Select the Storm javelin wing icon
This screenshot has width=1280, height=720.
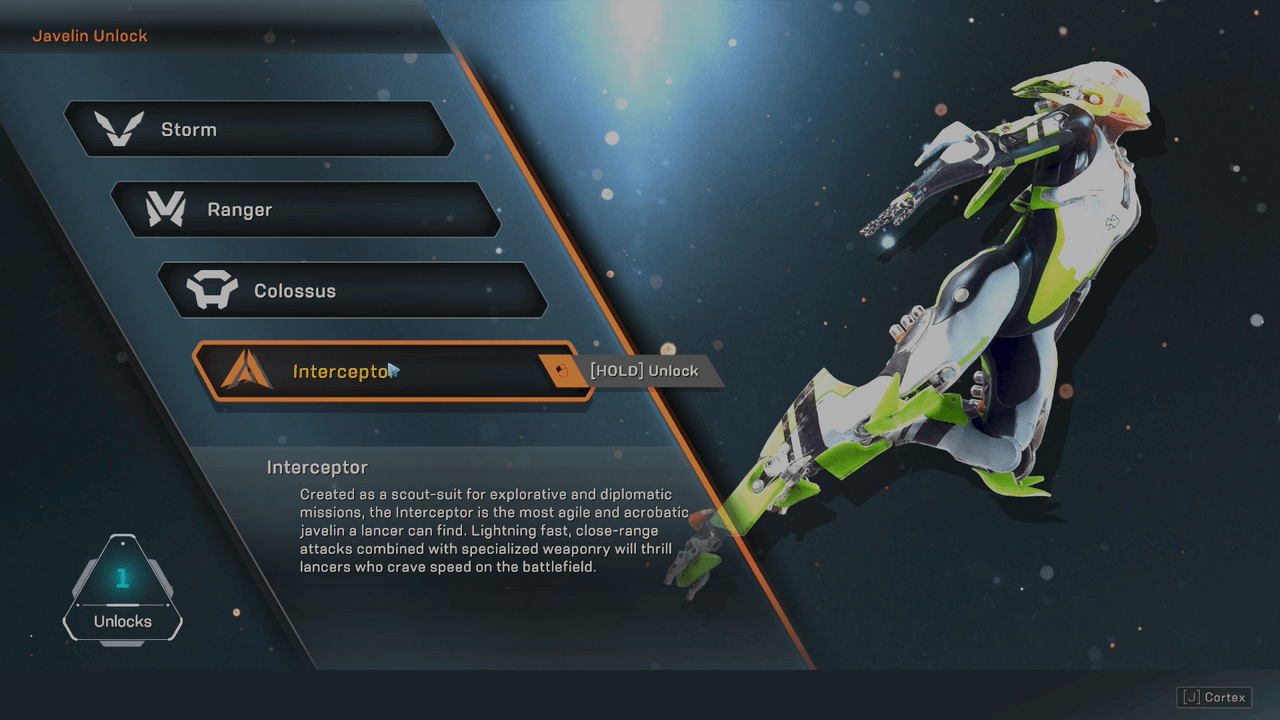120,128
